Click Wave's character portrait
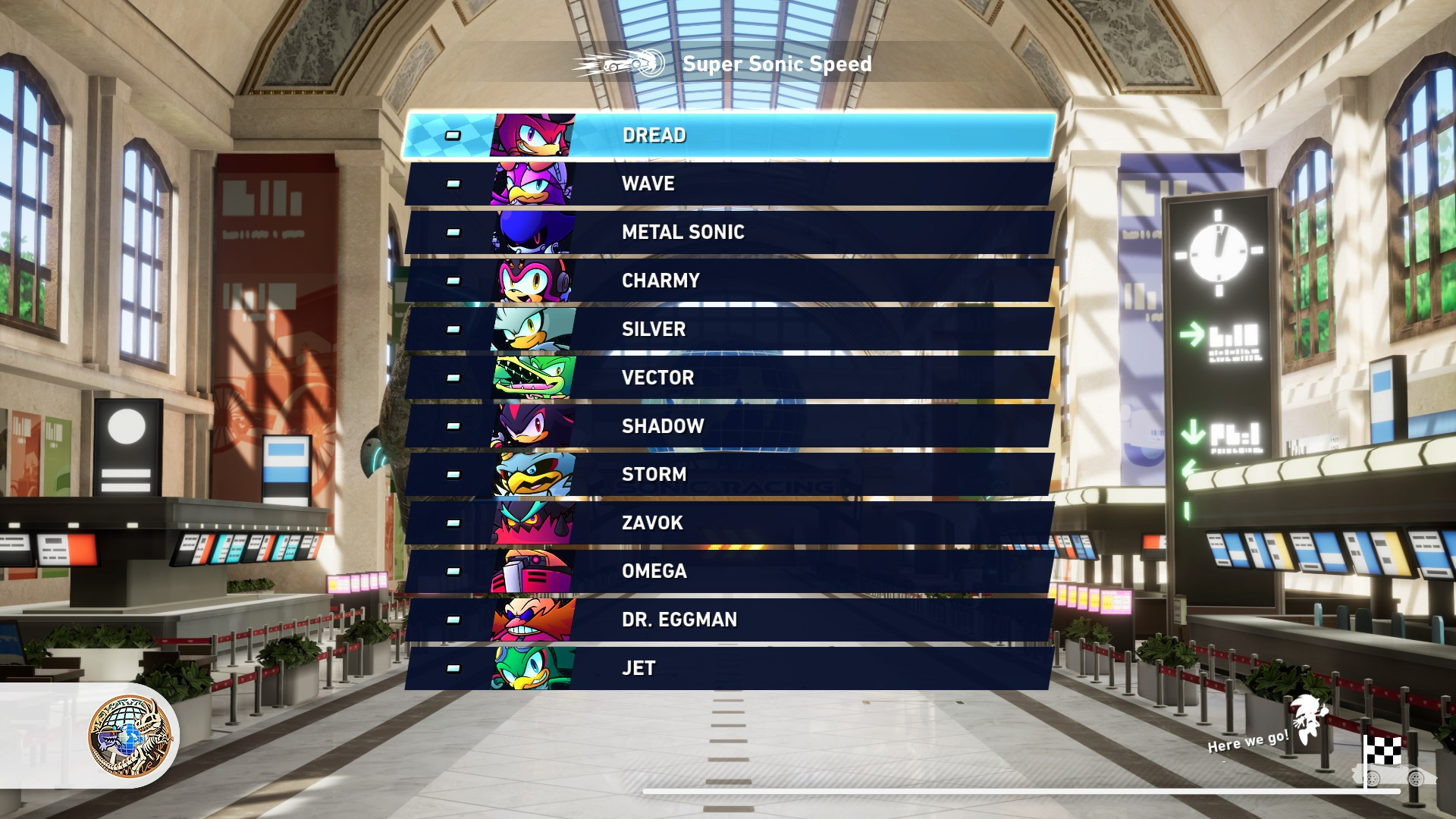This screenshot has height=819, width=1456. tap(531, 183)
